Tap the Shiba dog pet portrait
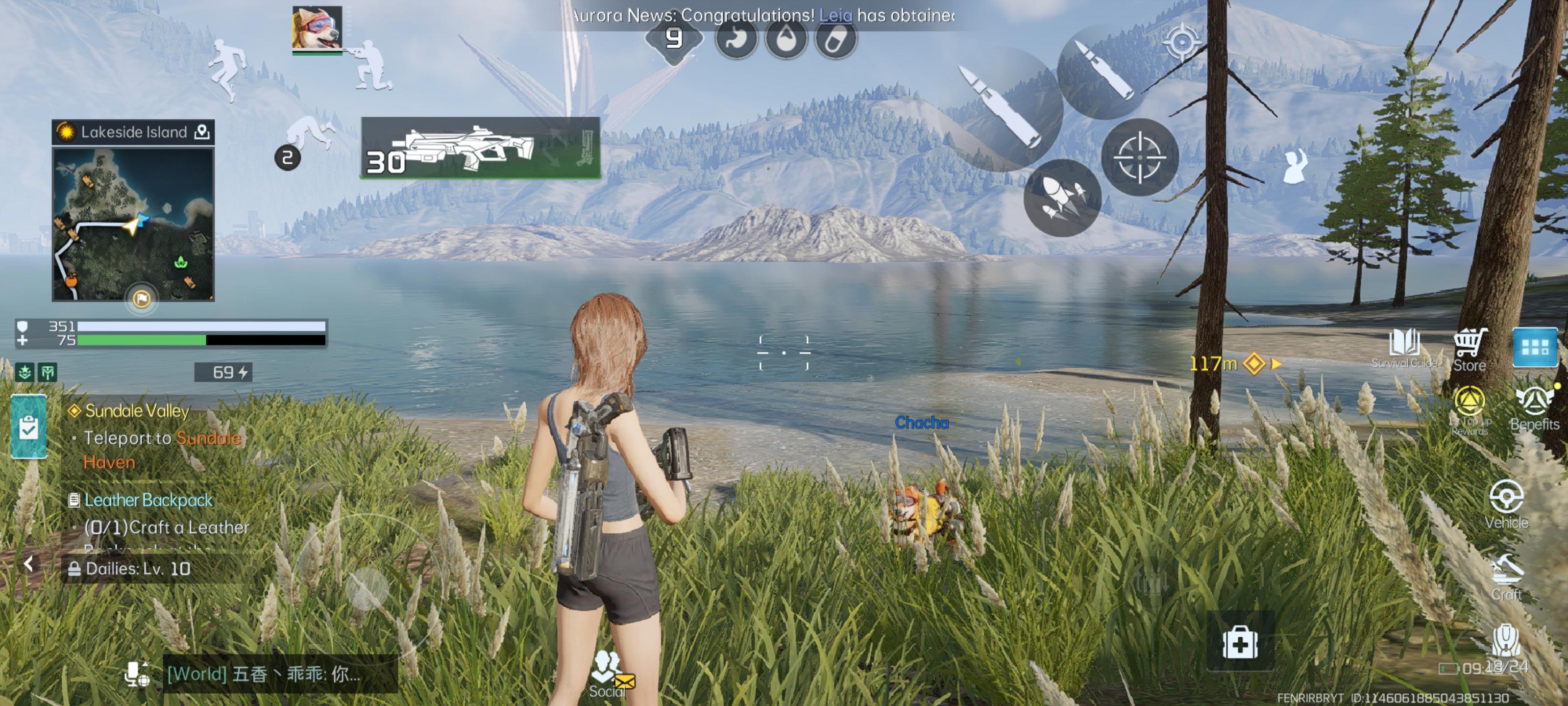1568x706 pixels. [x=317, y=27]
